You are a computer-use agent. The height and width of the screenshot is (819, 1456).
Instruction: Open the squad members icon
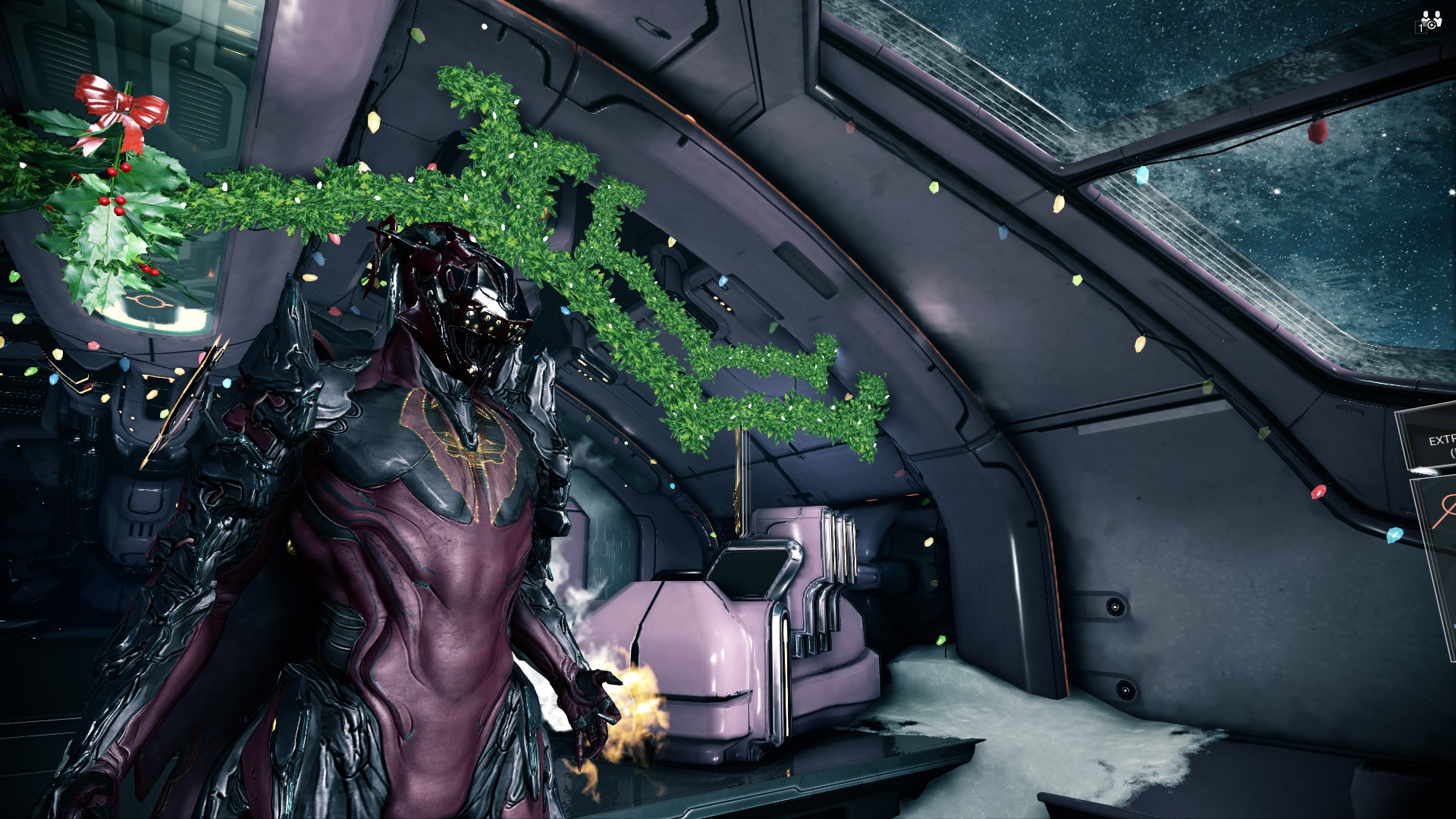point(1429,20)
